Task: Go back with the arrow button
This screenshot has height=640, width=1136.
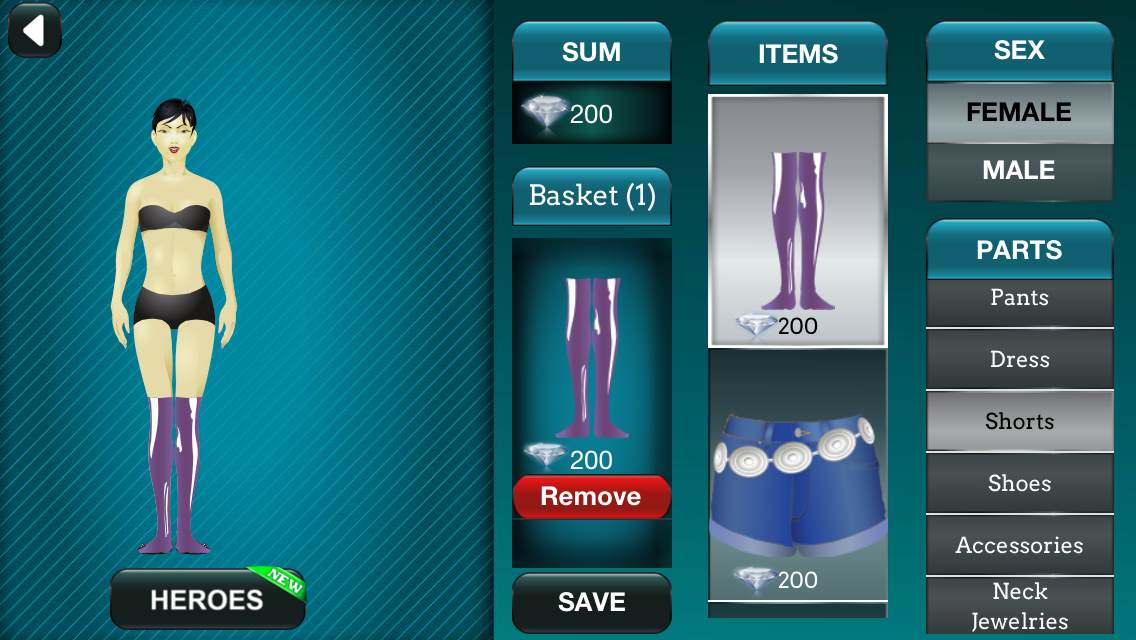Action: tap(35, 30)
